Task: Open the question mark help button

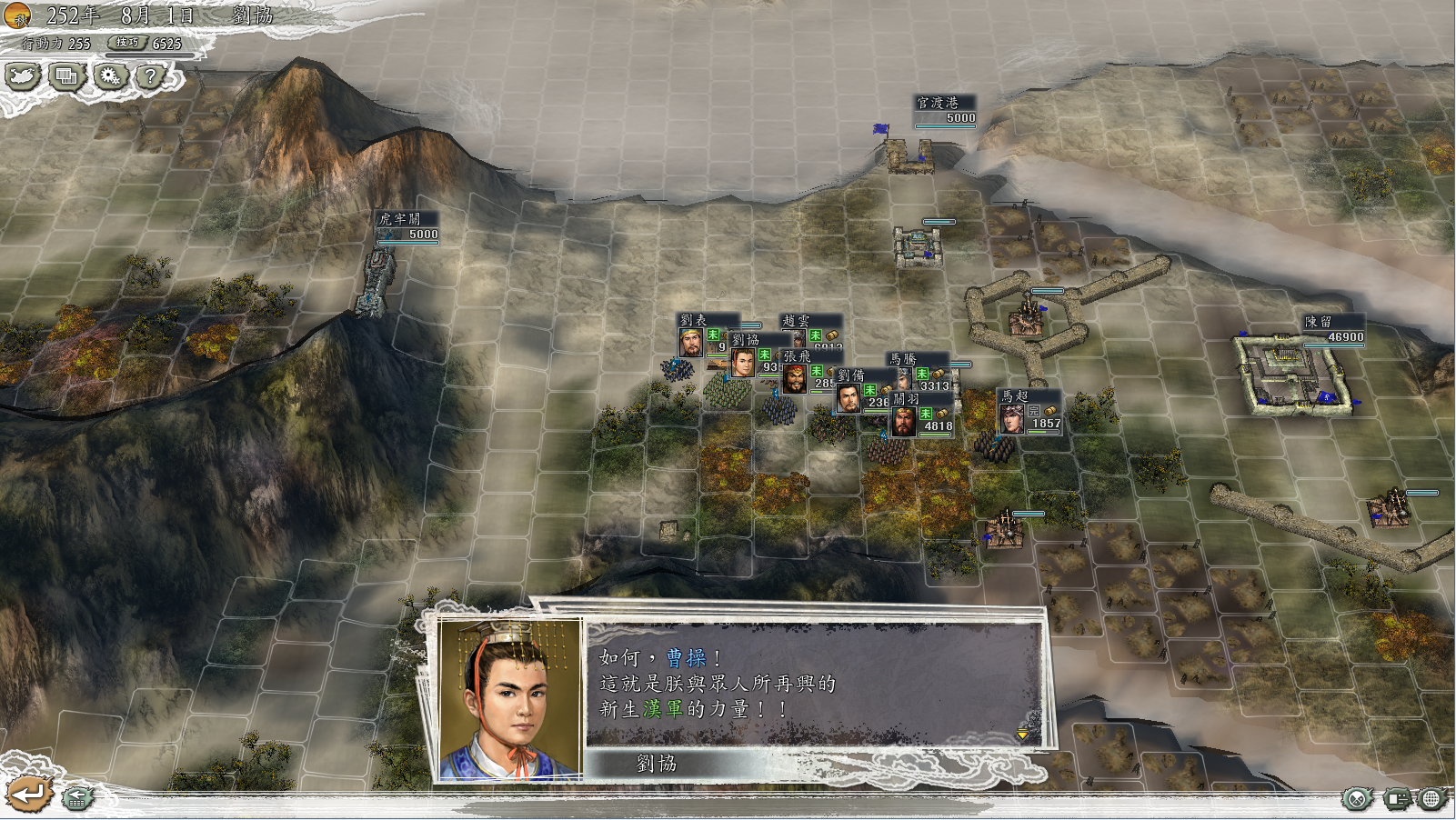Action: (x=151, y=76)
